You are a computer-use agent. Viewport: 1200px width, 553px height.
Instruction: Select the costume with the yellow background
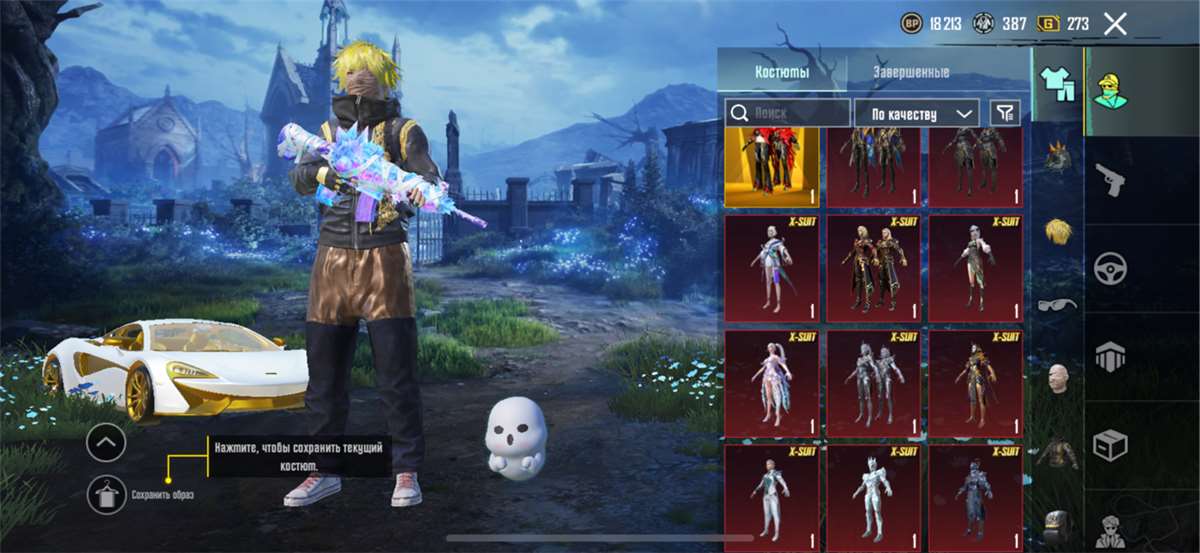tap(771, 167)
